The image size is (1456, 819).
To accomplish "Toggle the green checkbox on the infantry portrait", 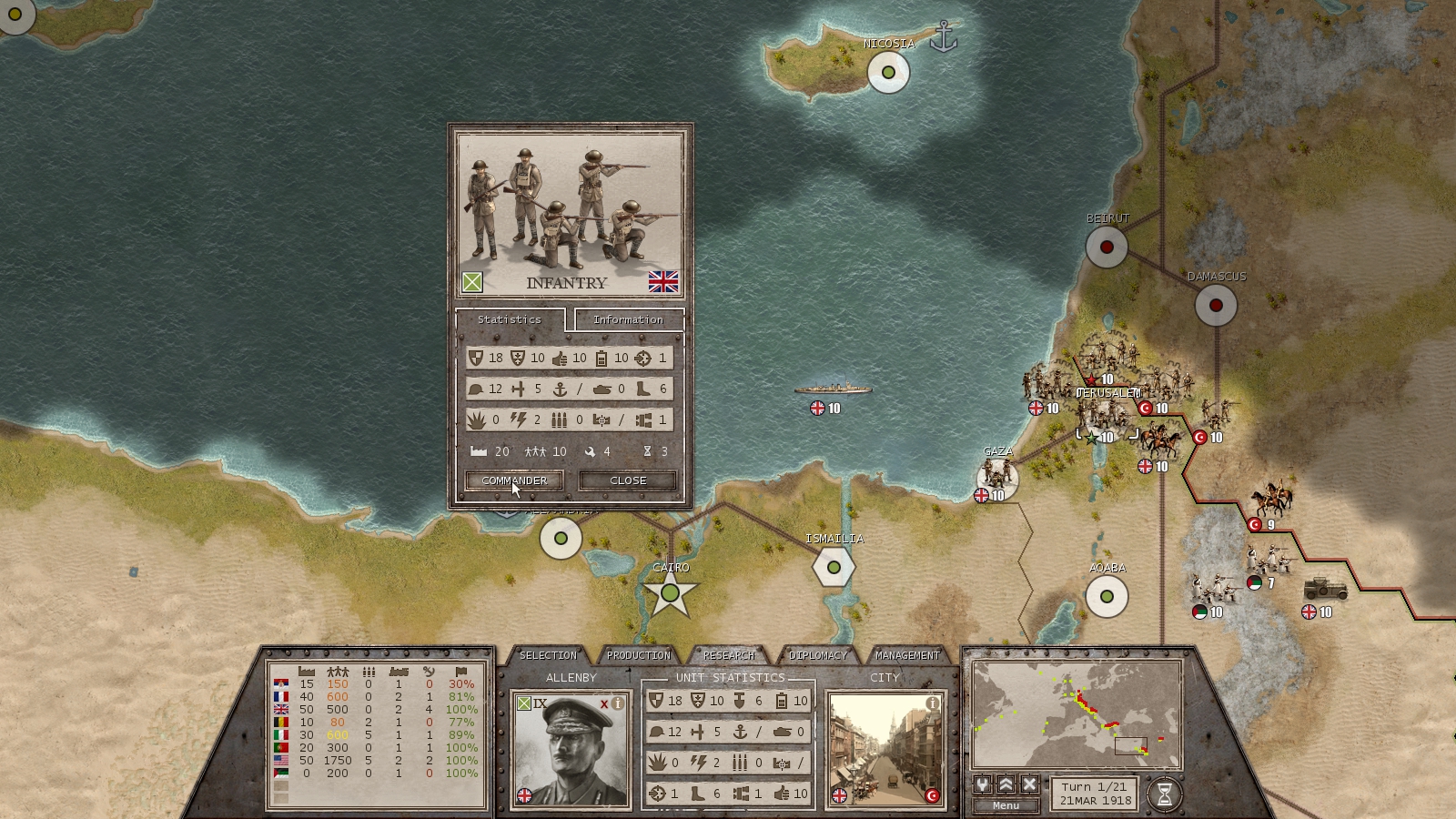I will (x=472, y=282).
